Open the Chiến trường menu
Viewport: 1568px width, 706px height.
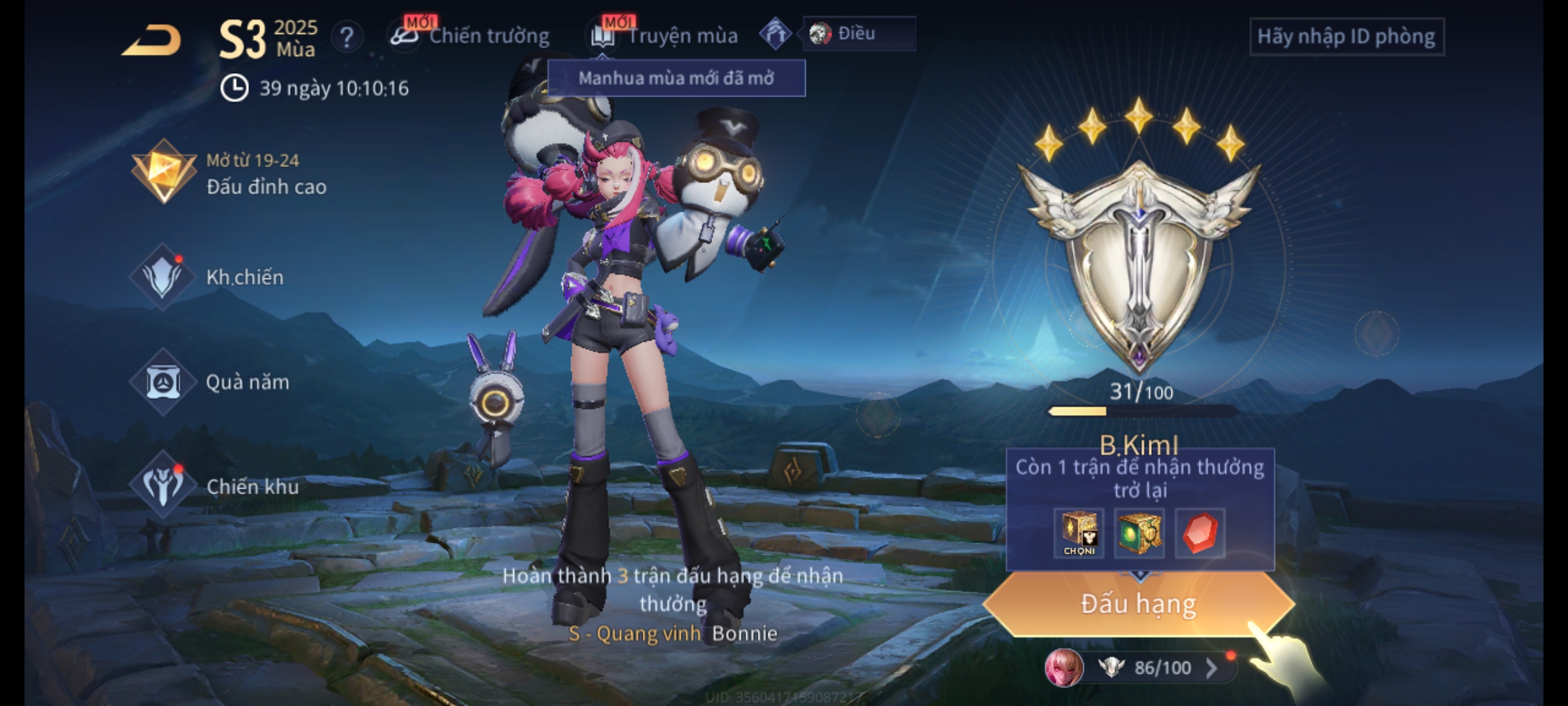pyautogui.click(x=470, y=36)
